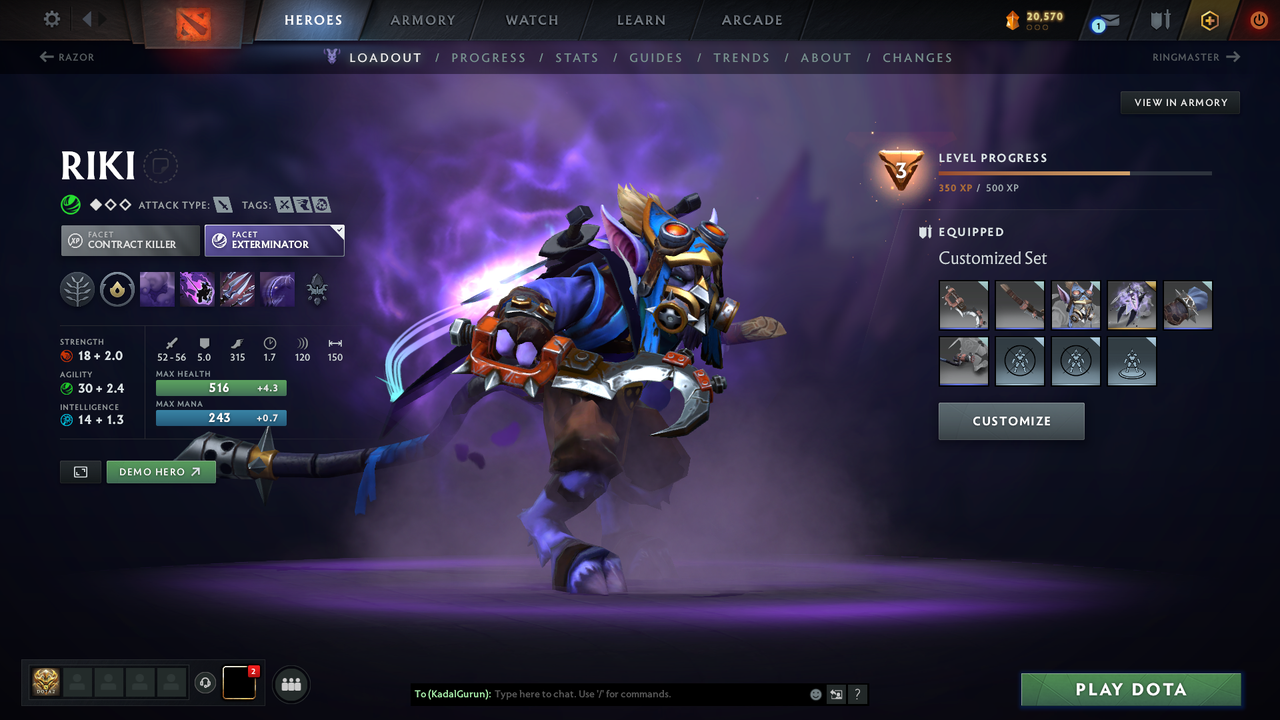Click the fullscreen loadout preview icon
Image resolution: width=1280 pixels, height=720 pixels.
80,471
